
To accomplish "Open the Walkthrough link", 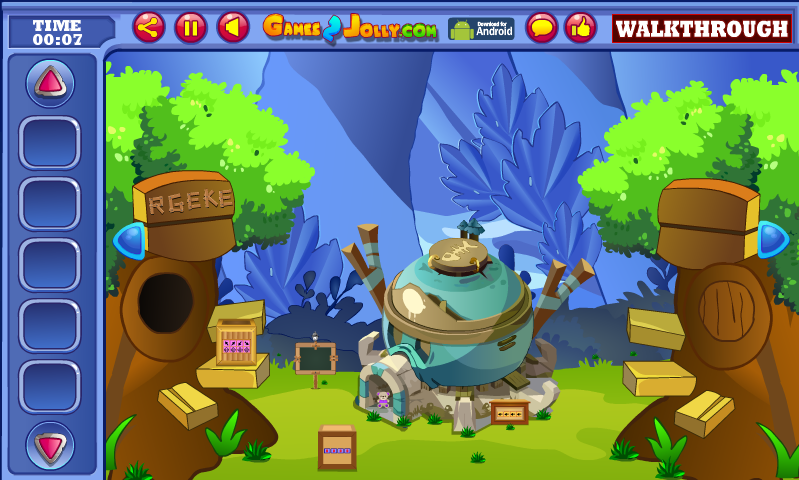I will (x=702, y=29).
